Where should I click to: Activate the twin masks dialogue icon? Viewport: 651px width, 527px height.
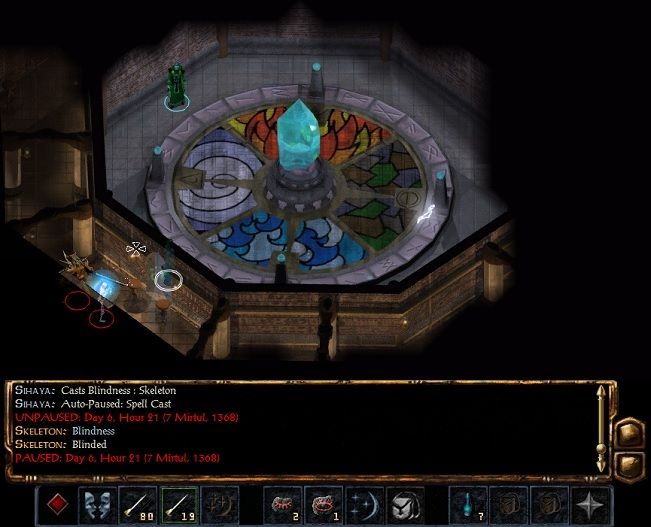coord(97,505)
